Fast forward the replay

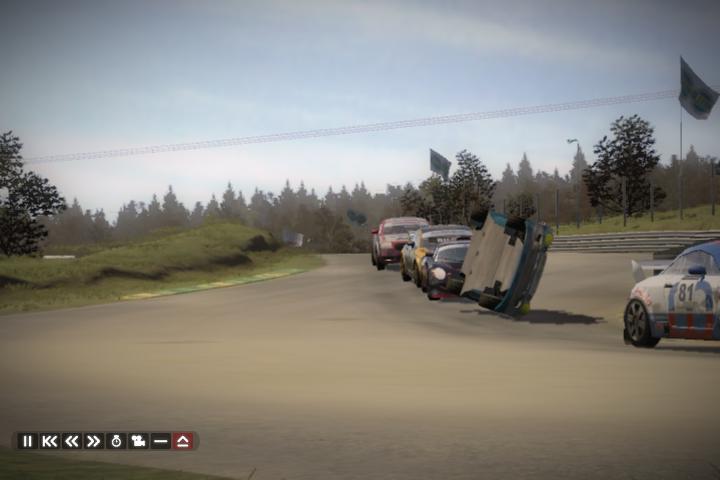coord(94,441)
